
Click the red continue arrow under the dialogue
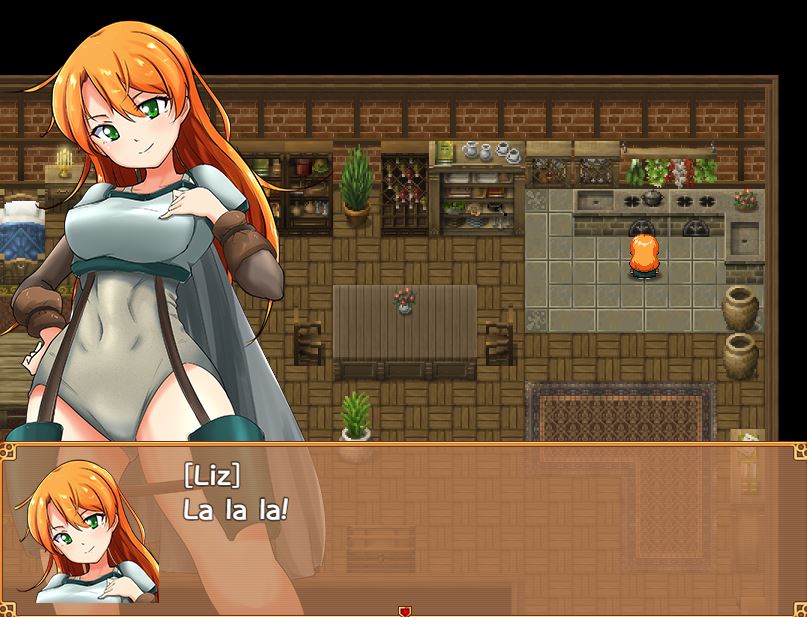click(x=404, y=611)
